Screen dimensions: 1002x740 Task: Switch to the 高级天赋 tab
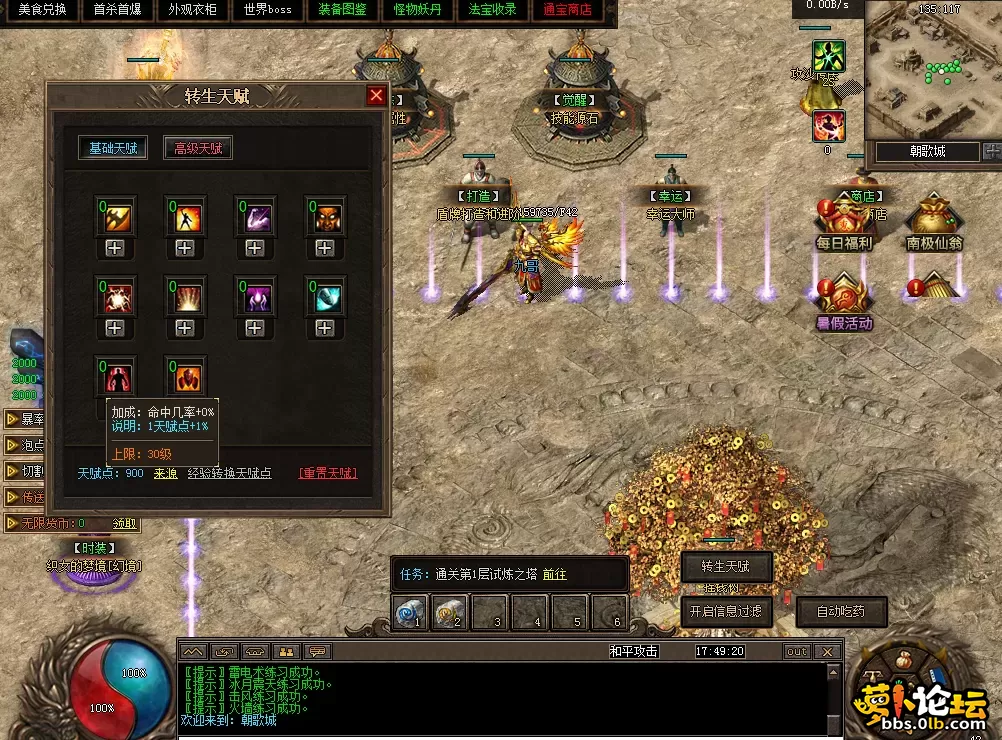(198, 148)
